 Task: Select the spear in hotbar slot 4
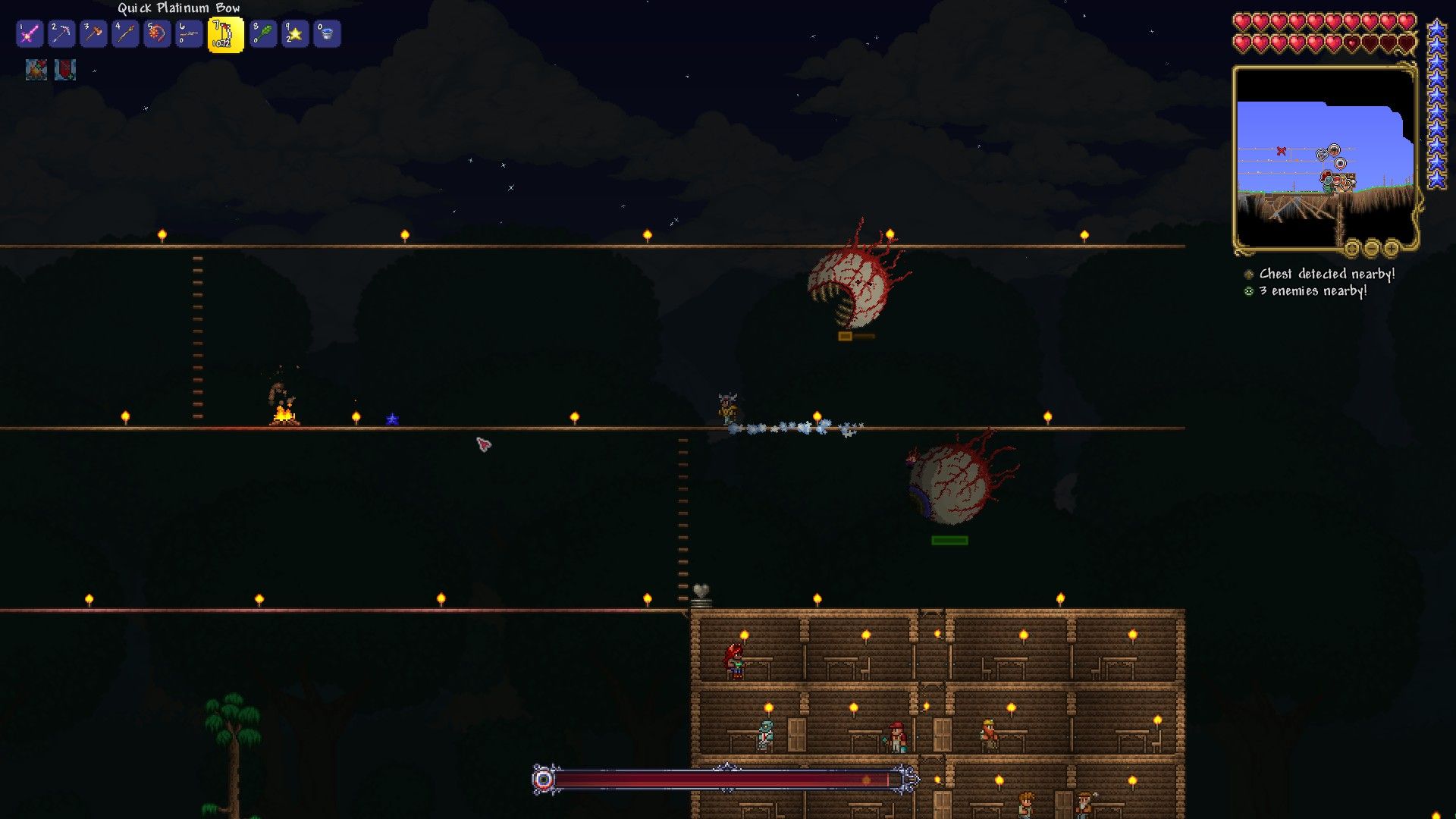pos(127,33)
